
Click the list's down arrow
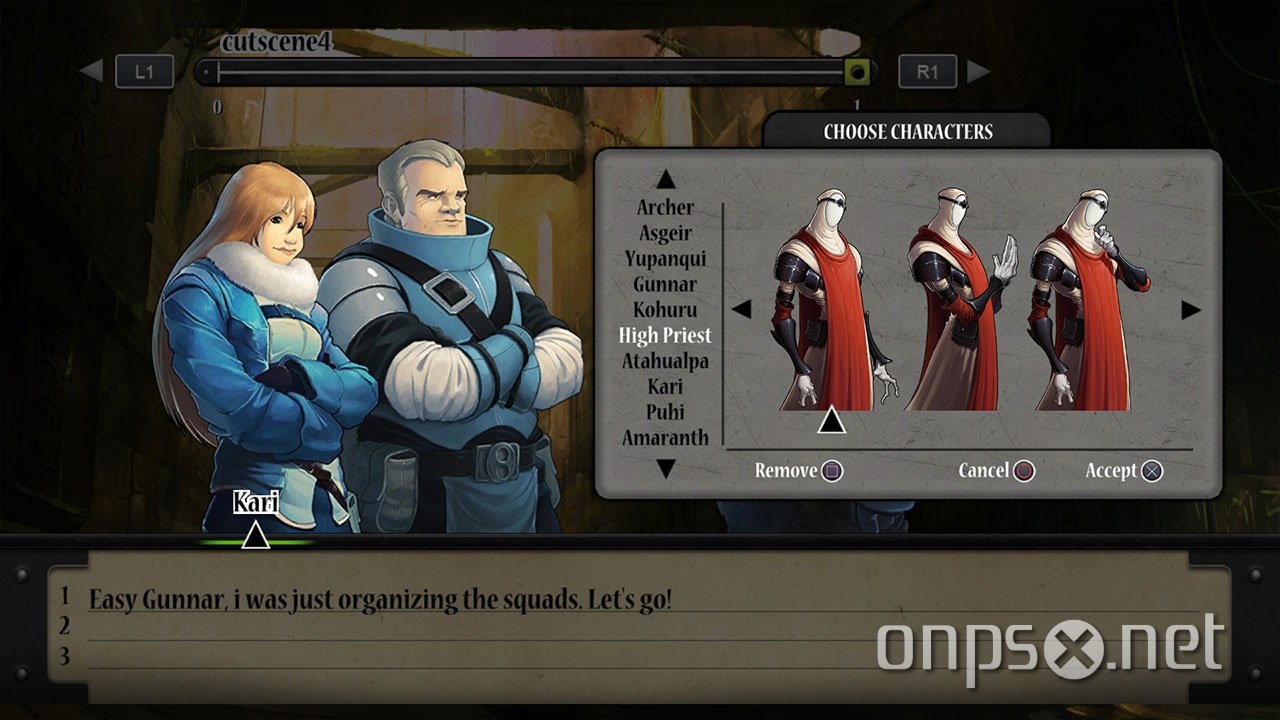666,468
